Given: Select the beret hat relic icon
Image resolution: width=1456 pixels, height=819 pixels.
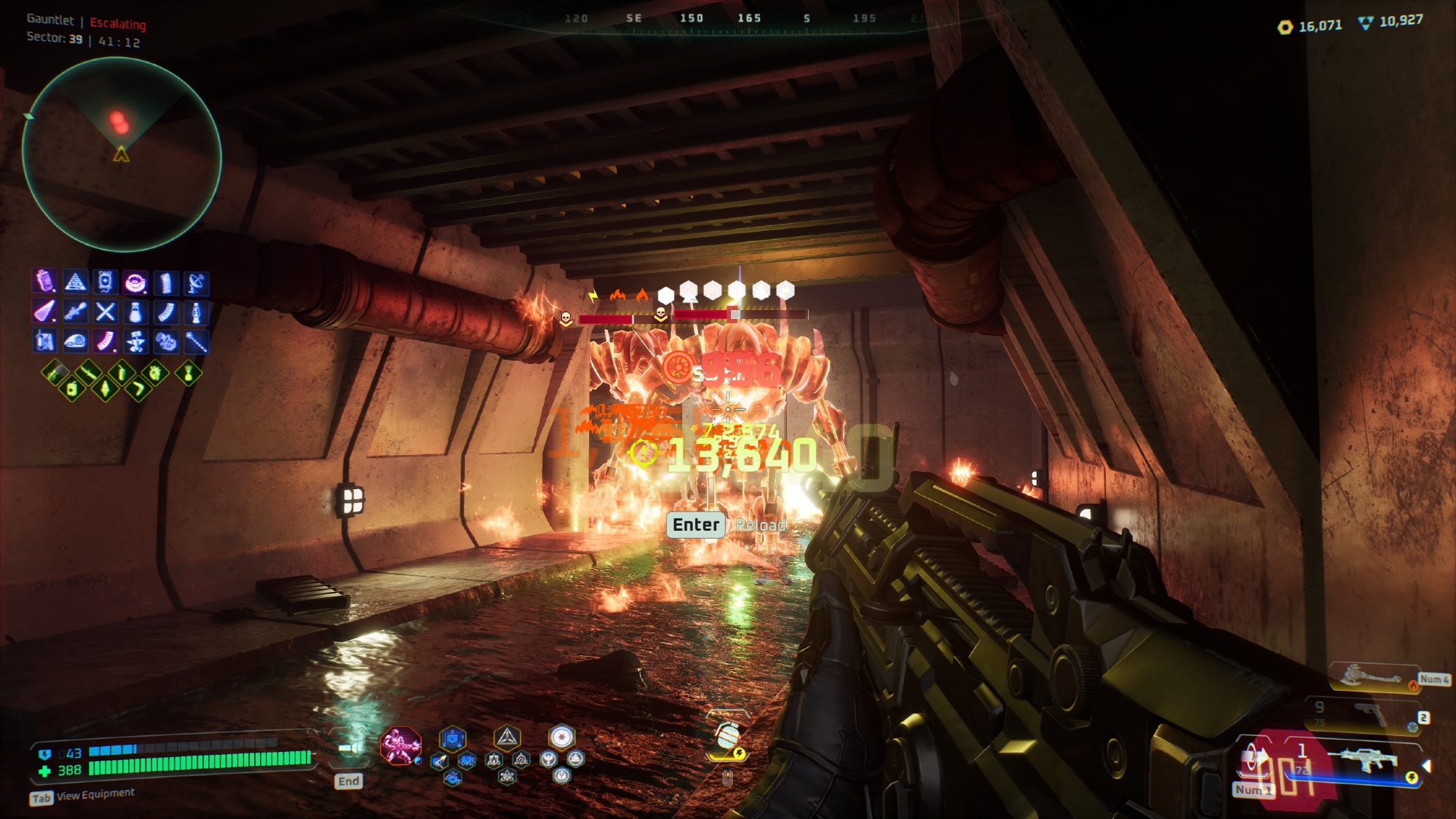Looking at the screenshot, I should (x=75, y=341).
